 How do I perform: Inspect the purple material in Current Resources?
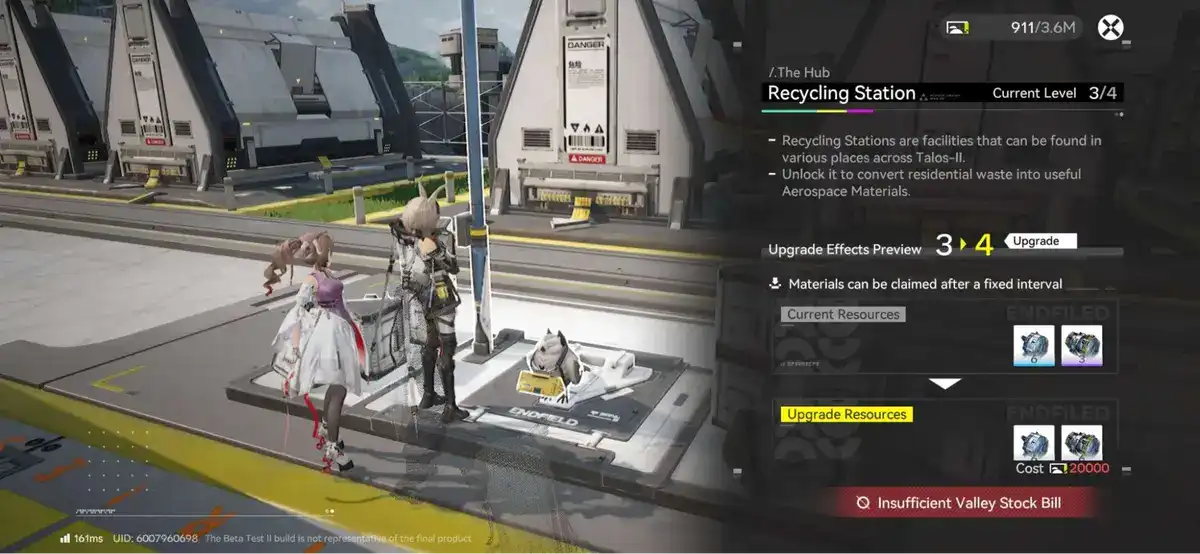click(1081, 345)
